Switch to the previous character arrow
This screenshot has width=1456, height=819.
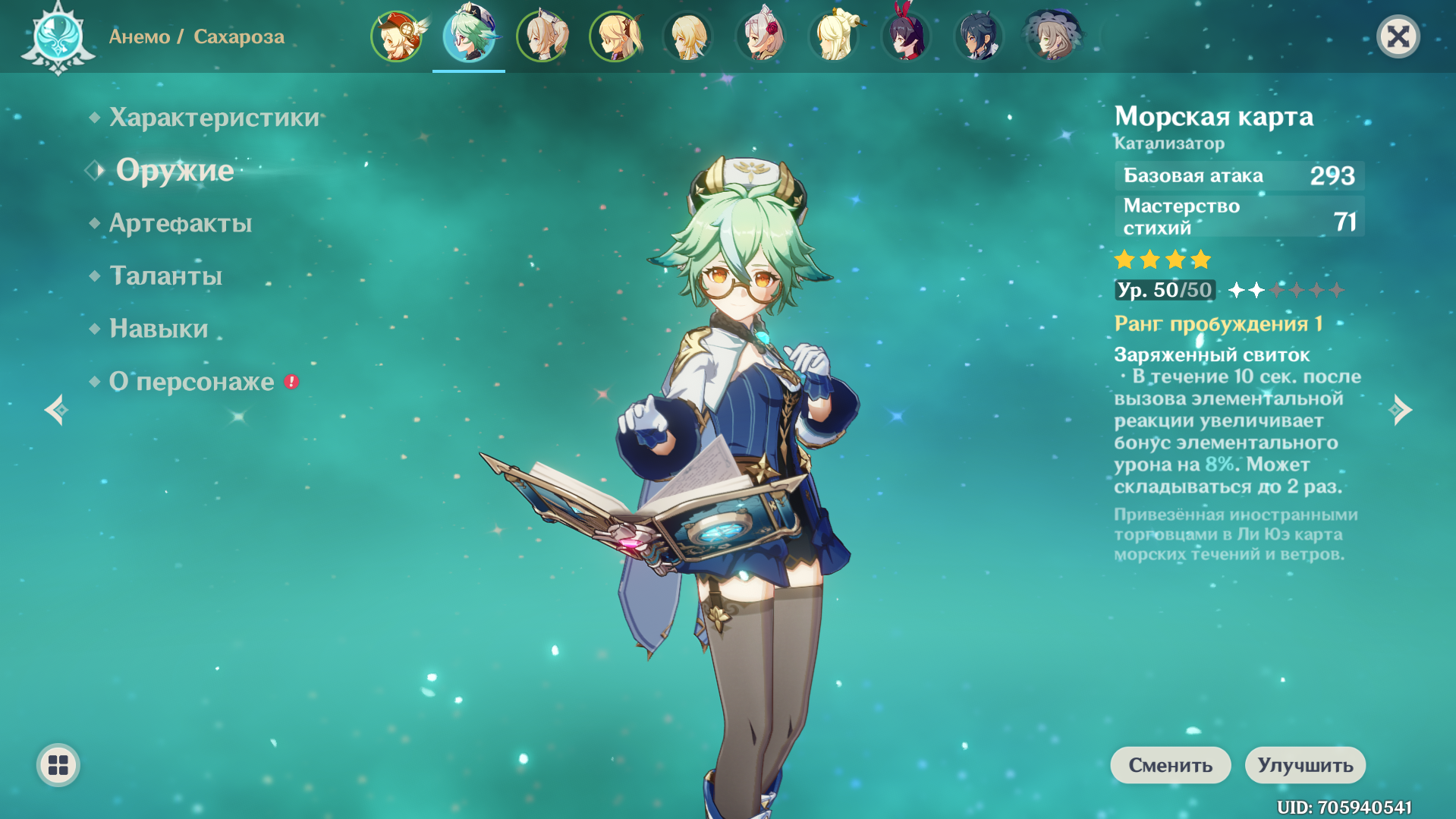(x=55, y=410)
